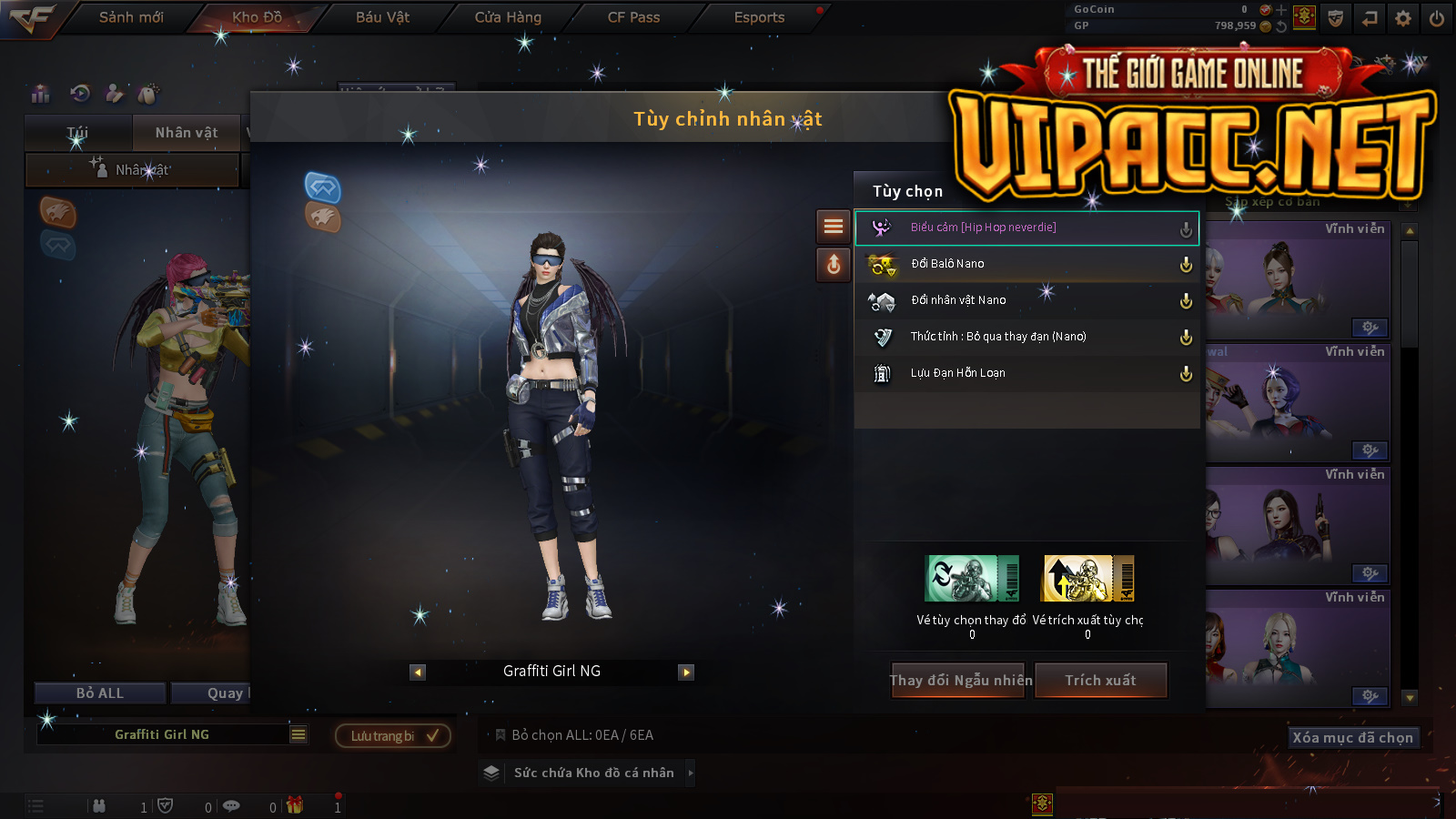Image resolution: width=1456 pixels, height=819 pixels.
Task: Click the Thay đổi Ngẫu nhiên button
Action: [960, 681]
